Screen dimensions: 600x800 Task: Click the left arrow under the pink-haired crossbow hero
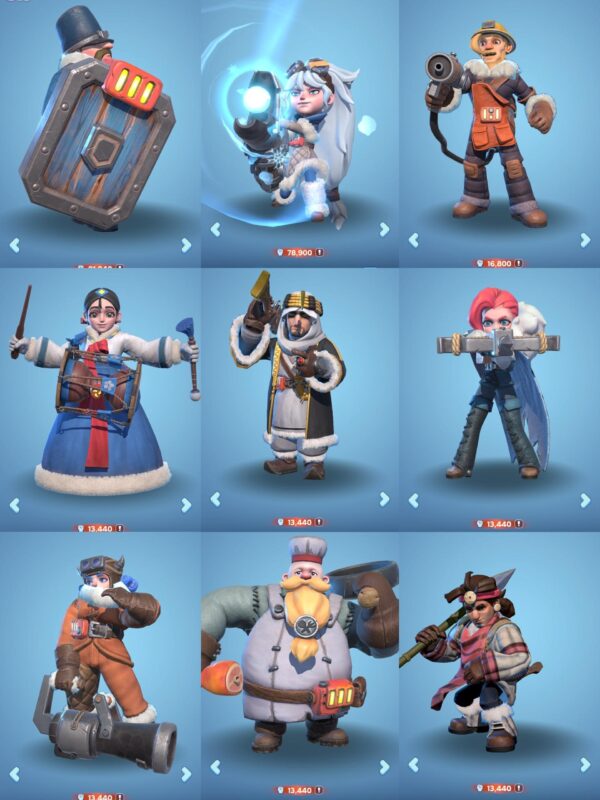[413, 499]
